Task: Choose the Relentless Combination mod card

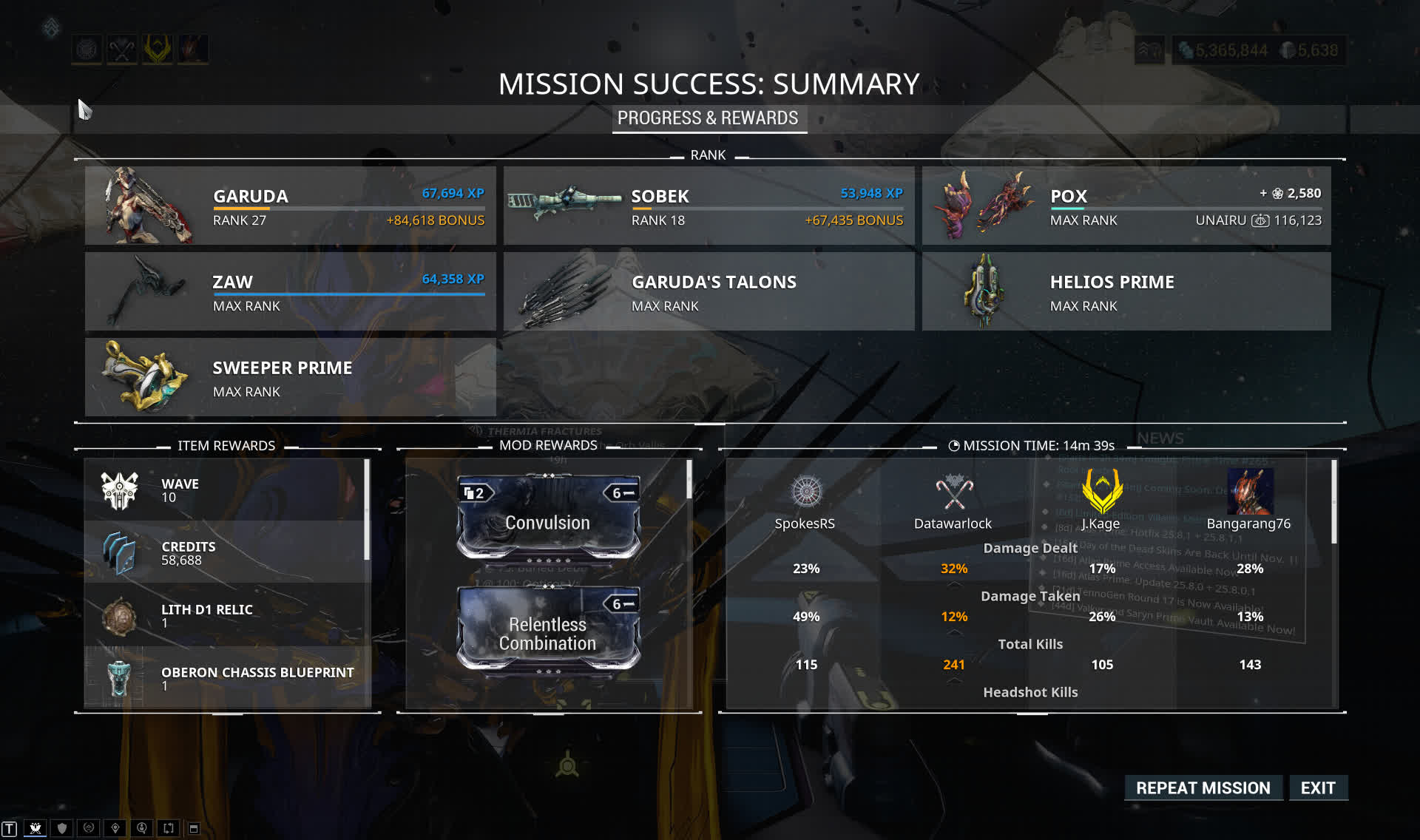Action: coord(547,630)
